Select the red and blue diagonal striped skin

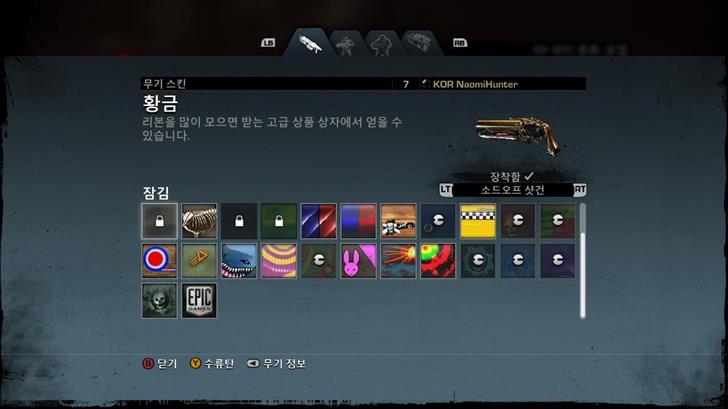318,221
